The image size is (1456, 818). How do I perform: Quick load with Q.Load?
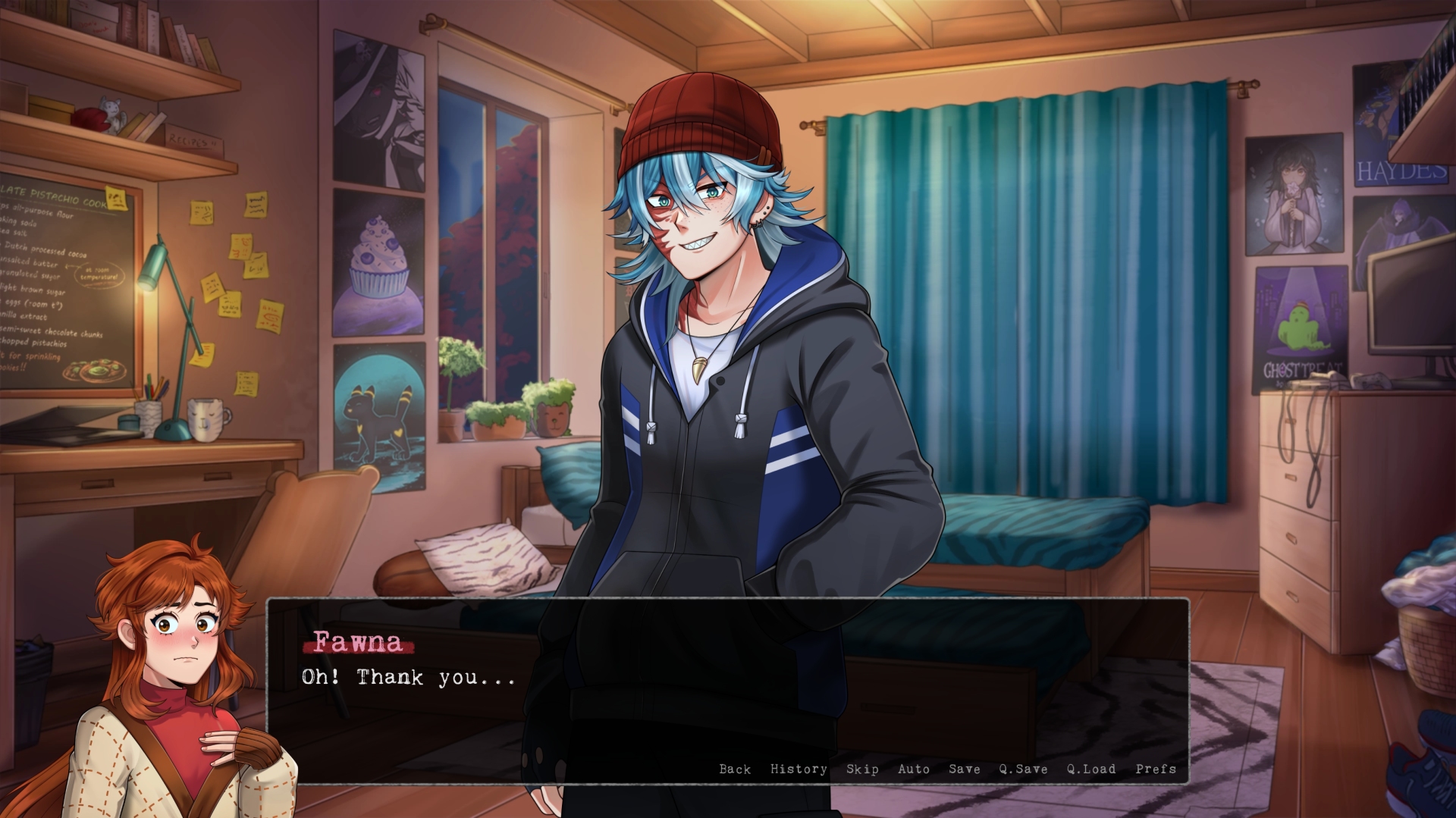[x=1091, y=769]
